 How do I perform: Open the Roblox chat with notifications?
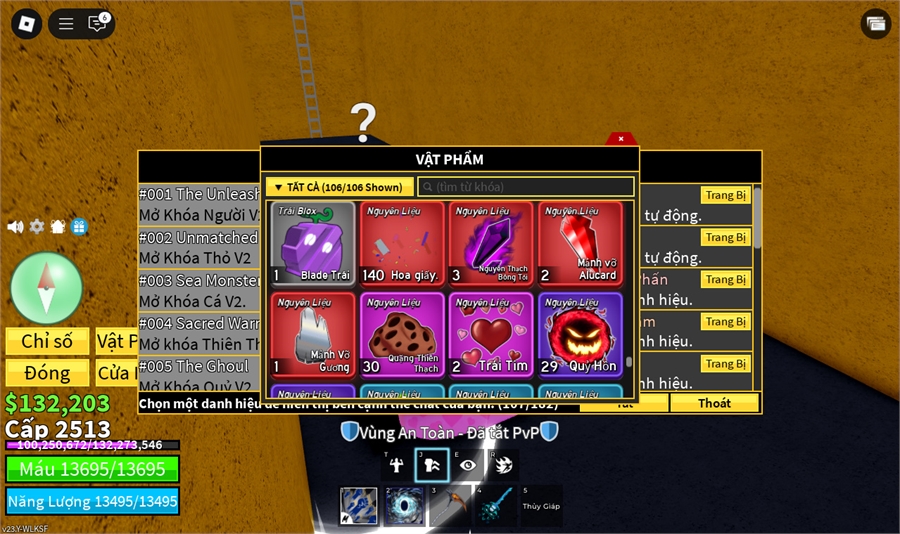98,23
